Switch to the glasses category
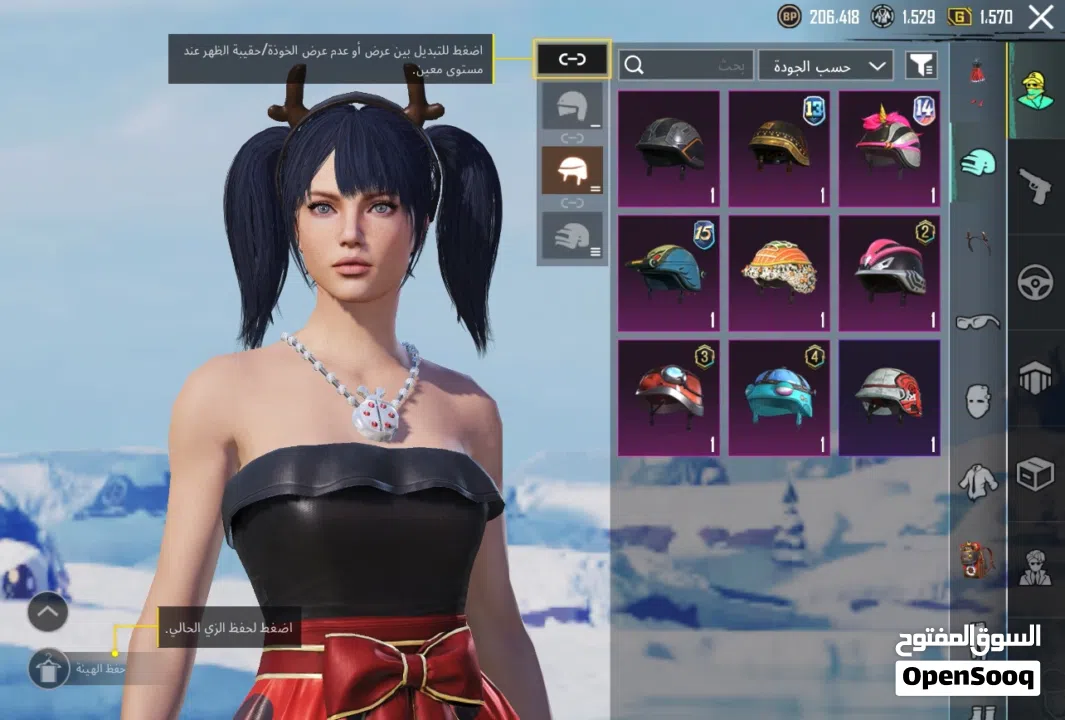 (x=977, y=322)
